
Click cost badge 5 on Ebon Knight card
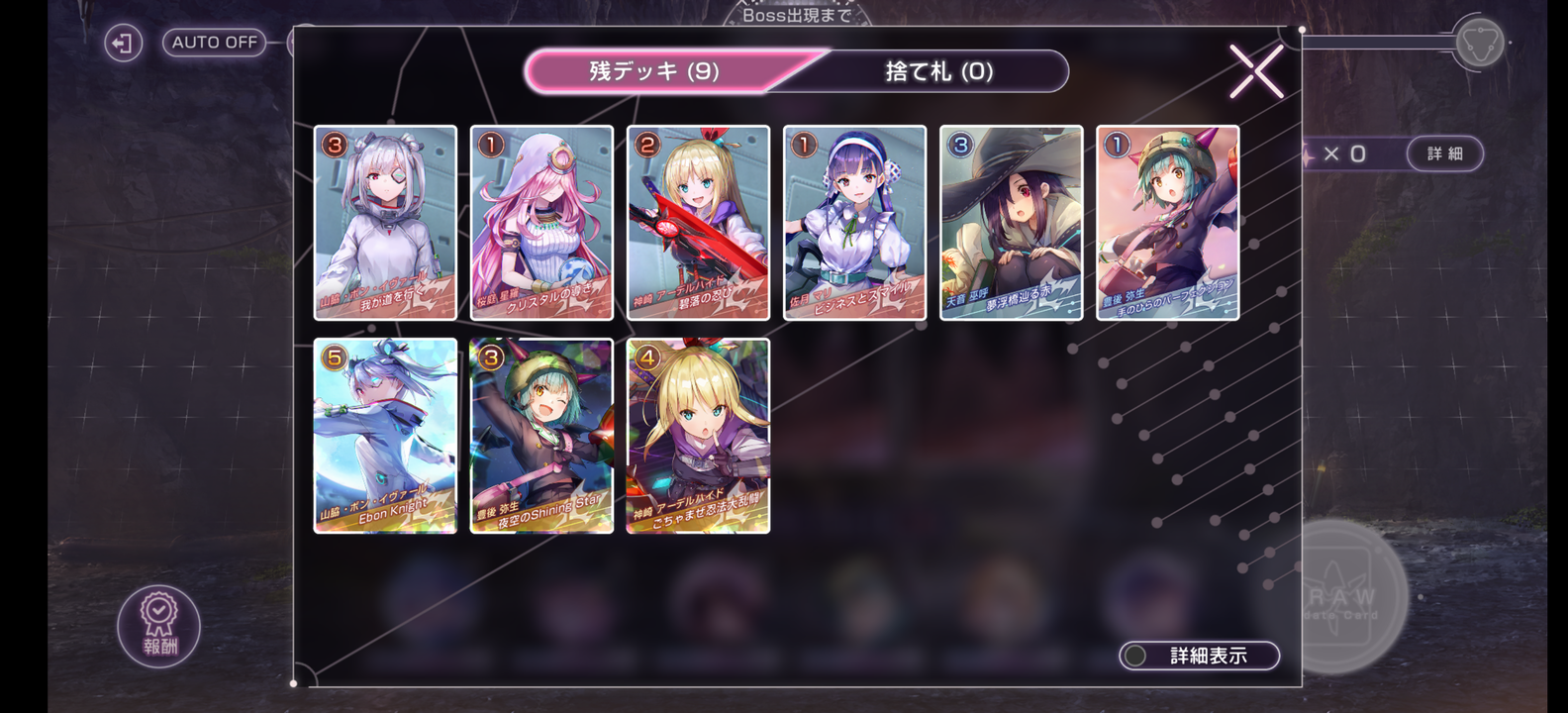pyautogui.click(x=332, y=356)
